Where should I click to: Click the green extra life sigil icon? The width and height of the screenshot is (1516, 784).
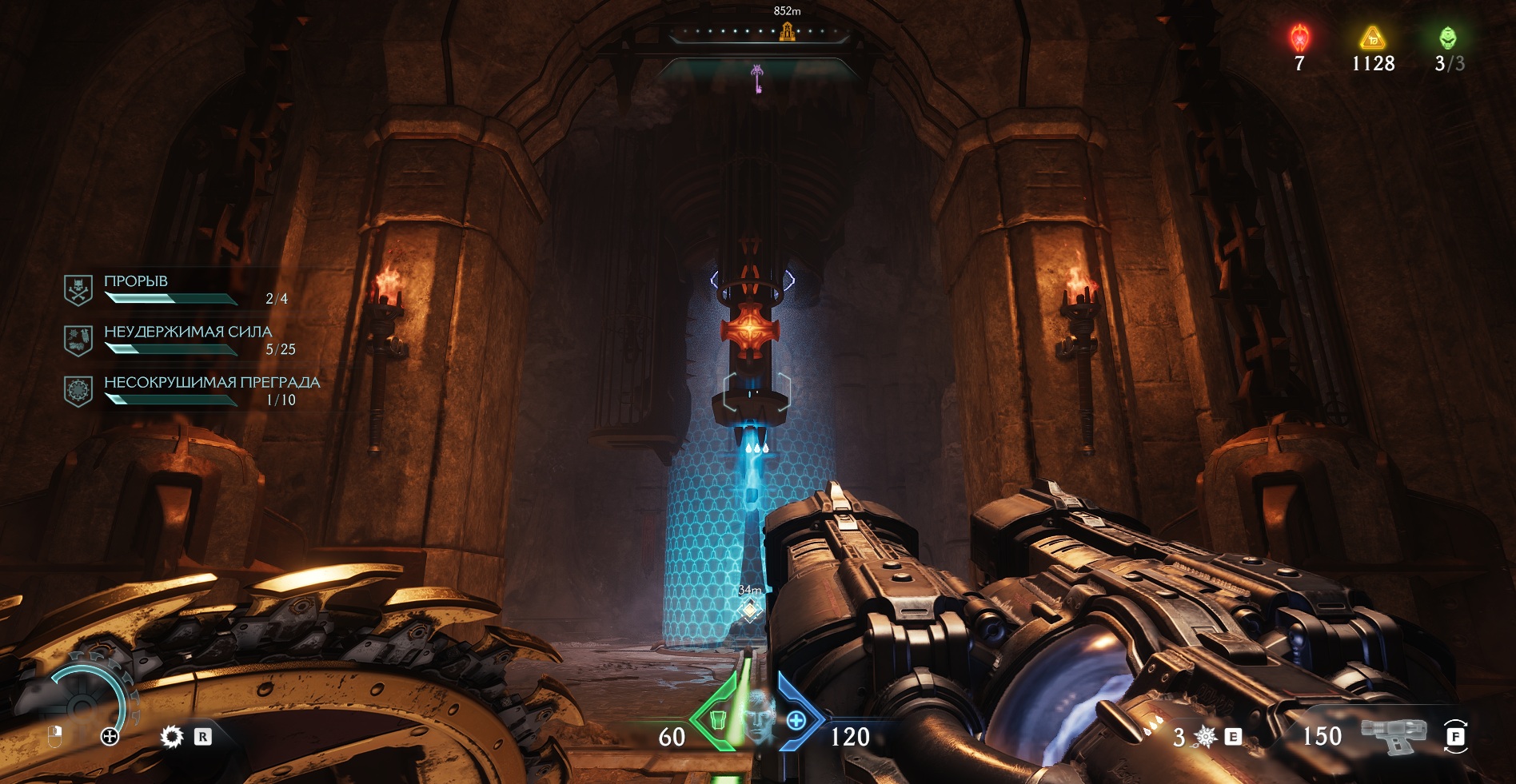point(1448,38)
